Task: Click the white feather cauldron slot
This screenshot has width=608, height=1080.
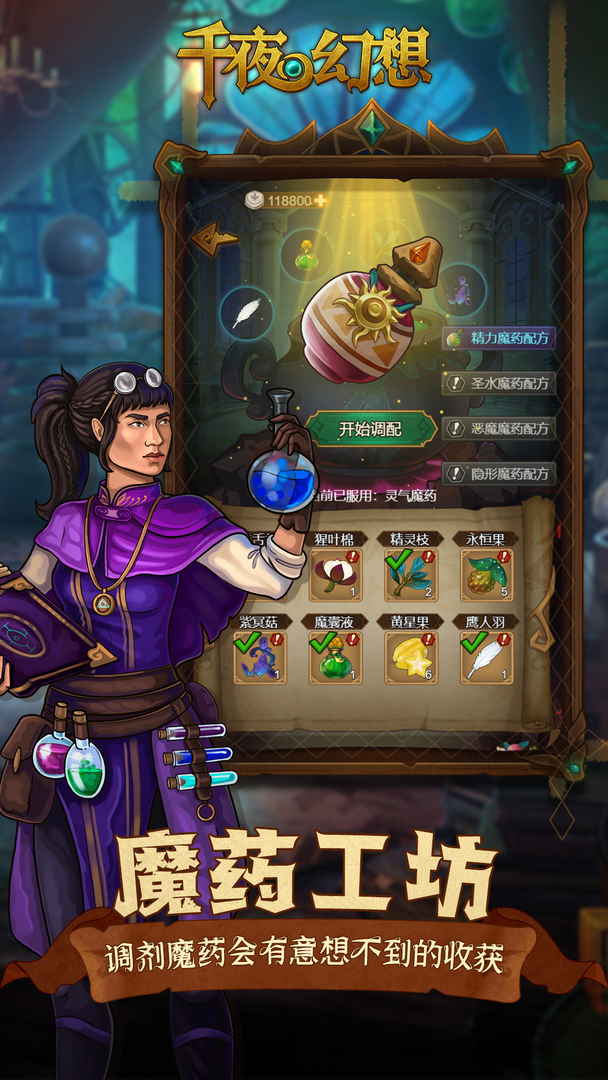Action: [x=246, y=314]
